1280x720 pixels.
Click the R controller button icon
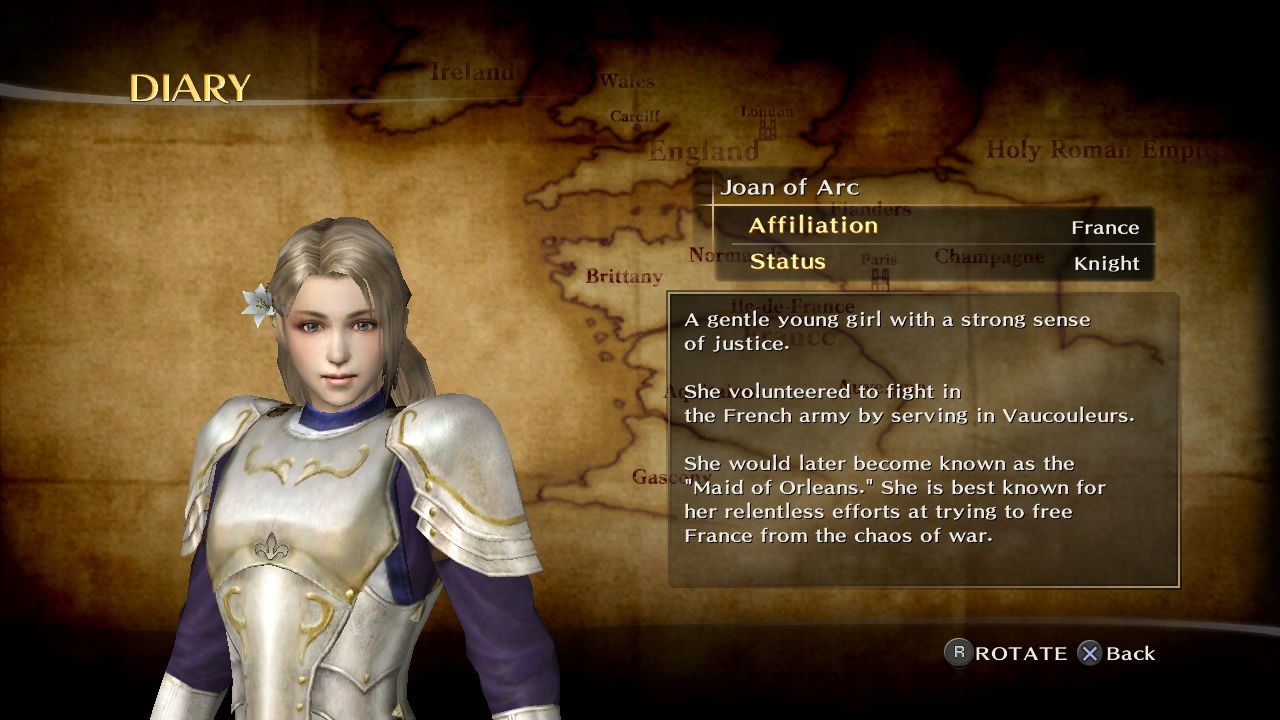(x=957, y=653)
